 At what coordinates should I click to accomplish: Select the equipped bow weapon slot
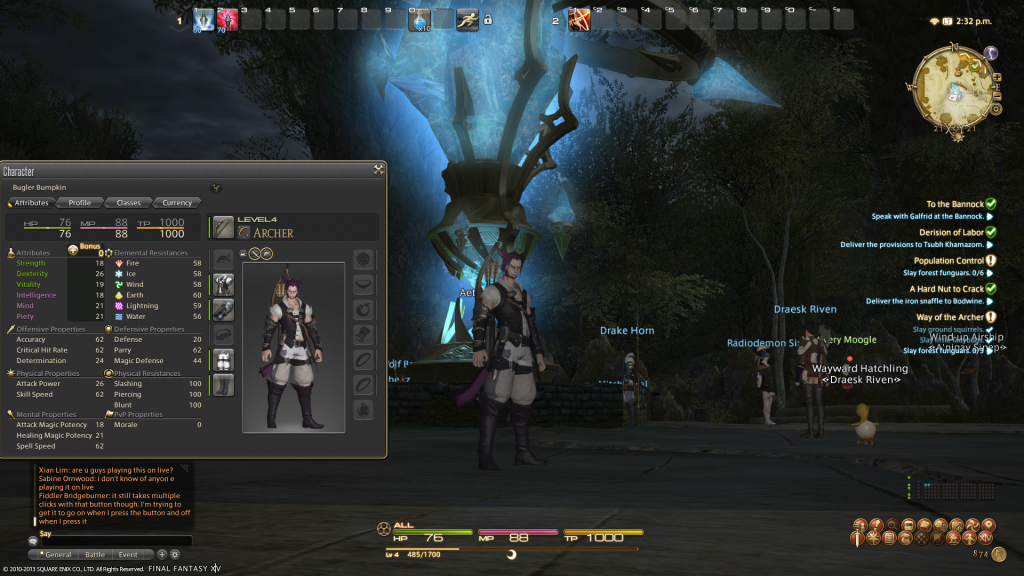click(223, 228)
